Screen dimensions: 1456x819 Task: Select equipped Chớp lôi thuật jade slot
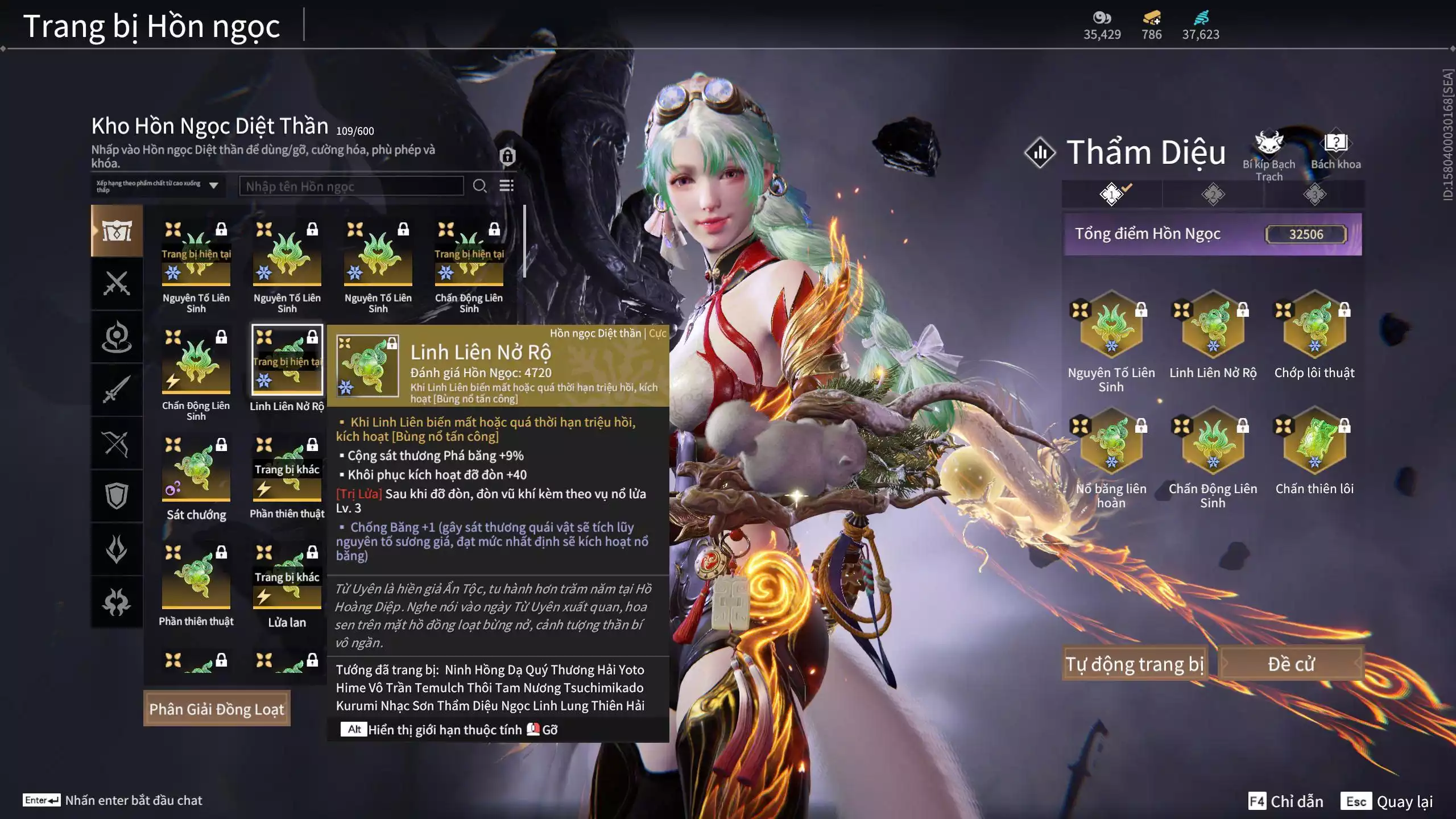pyautogui.click(x=1314, y=326)
